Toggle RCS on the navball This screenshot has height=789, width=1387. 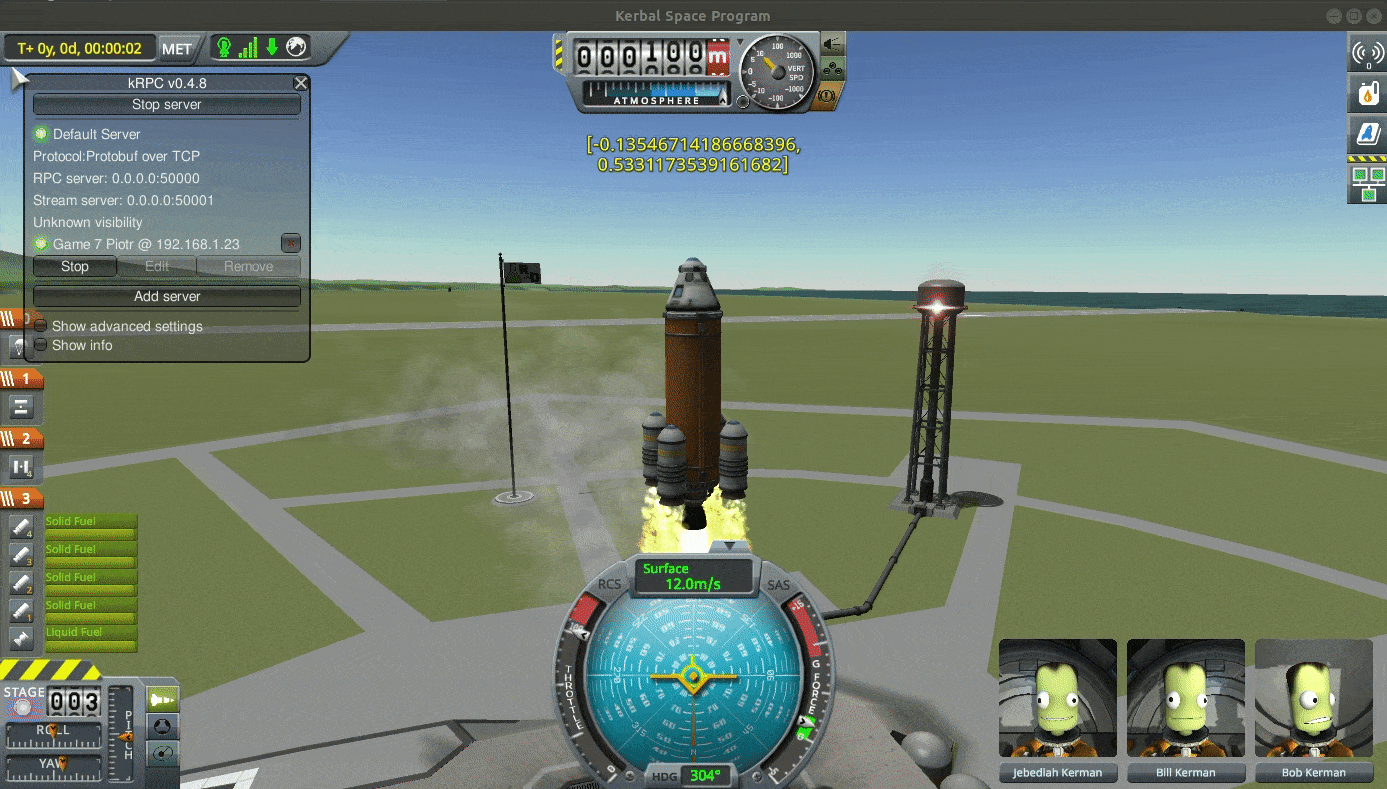(608, 584)
